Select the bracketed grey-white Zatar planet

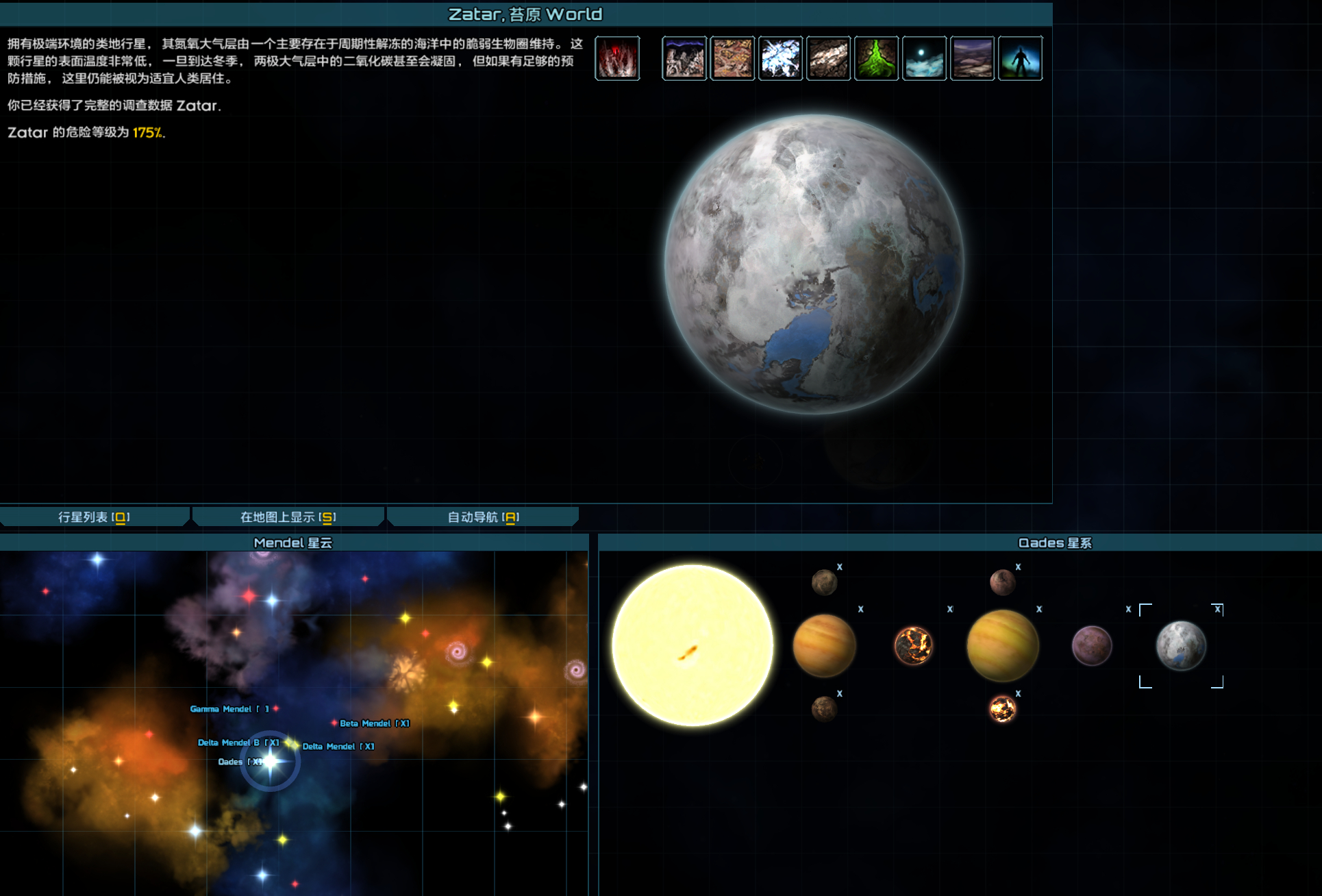[x=1181, y=645]
